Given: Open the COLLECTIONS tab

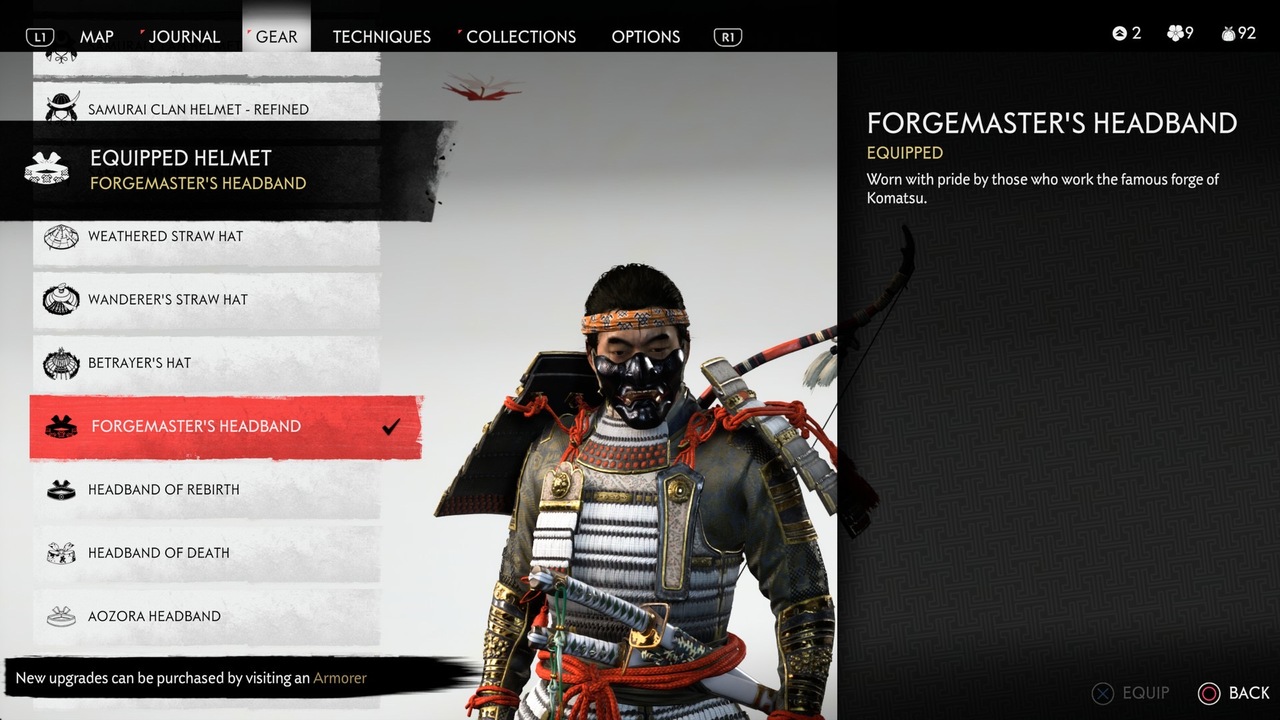Looking at the screenshot, I should pos(520,36).
